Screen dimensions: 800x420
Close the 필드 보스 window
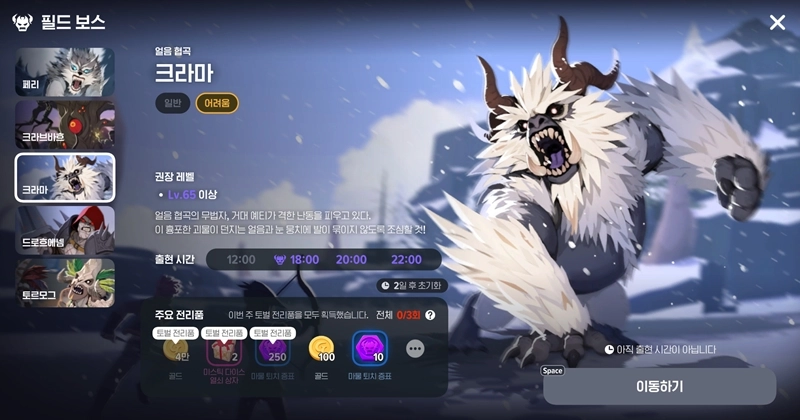[777, 22]
